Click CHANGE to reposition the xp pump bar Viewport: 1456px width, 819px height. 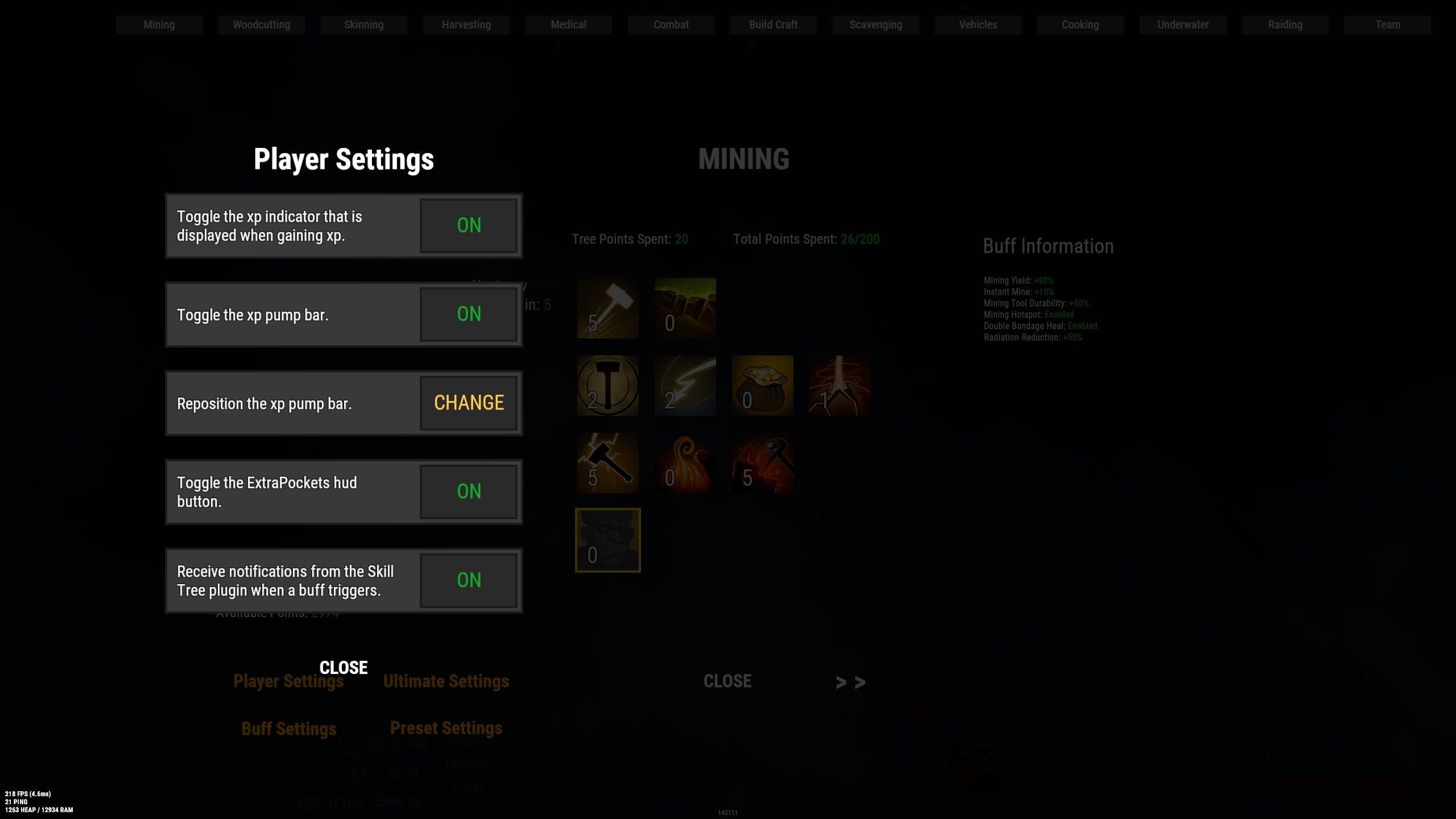(469, 403)
